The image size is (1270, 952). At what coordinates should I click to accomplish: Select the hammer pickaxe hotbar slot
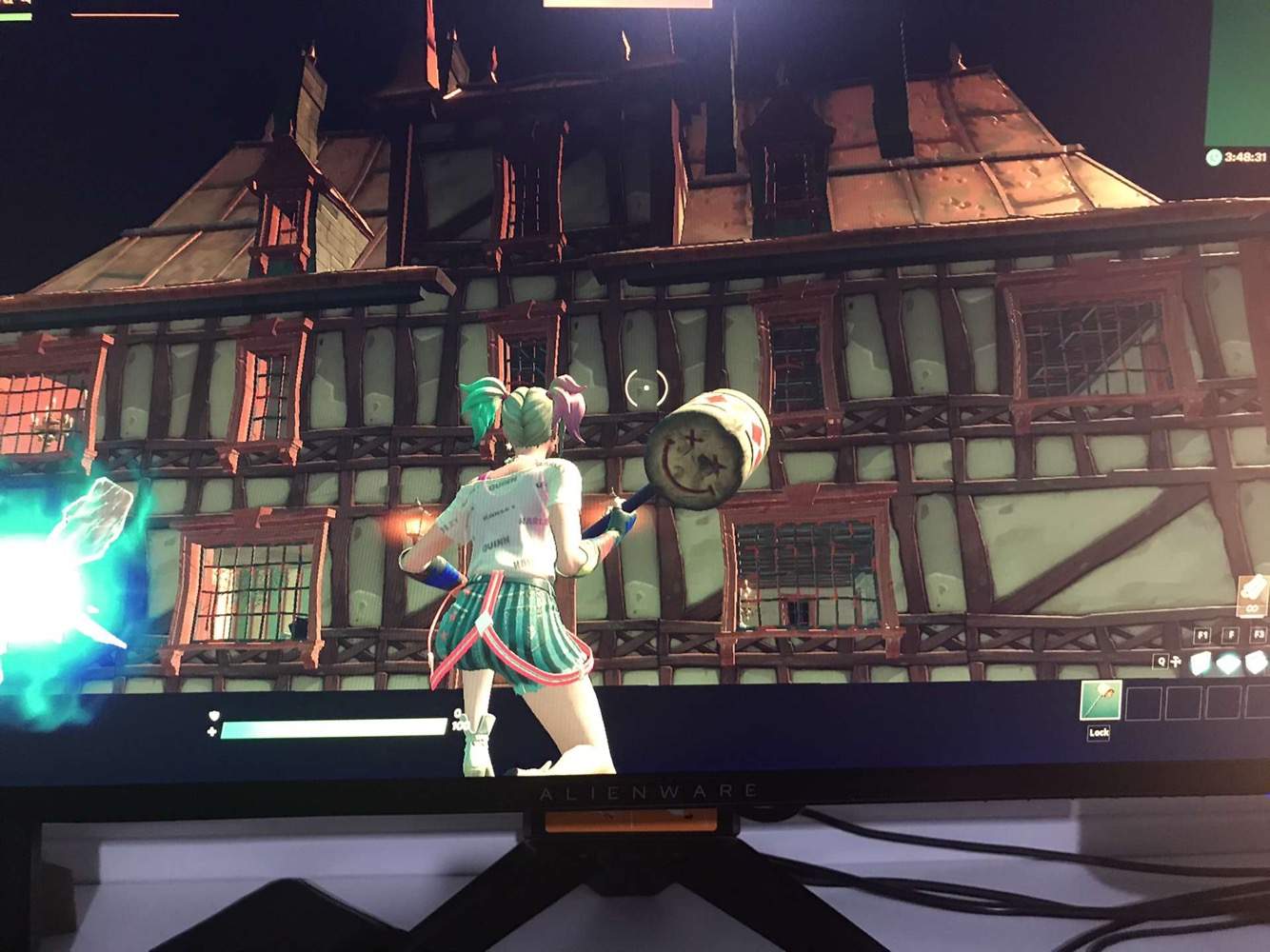1101,701
